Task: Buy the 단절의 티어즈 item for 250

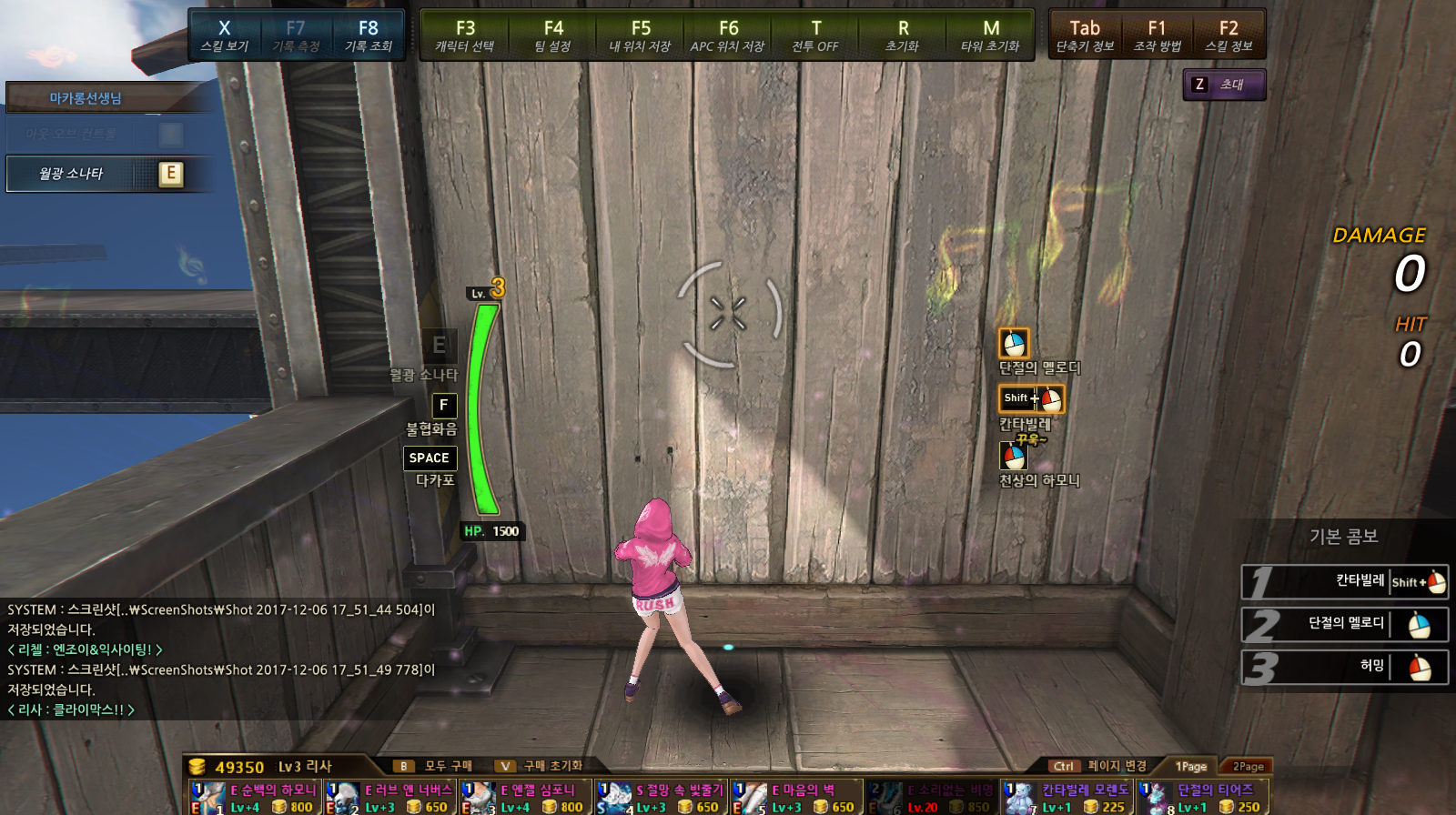Action: (x=1203, y=798)
